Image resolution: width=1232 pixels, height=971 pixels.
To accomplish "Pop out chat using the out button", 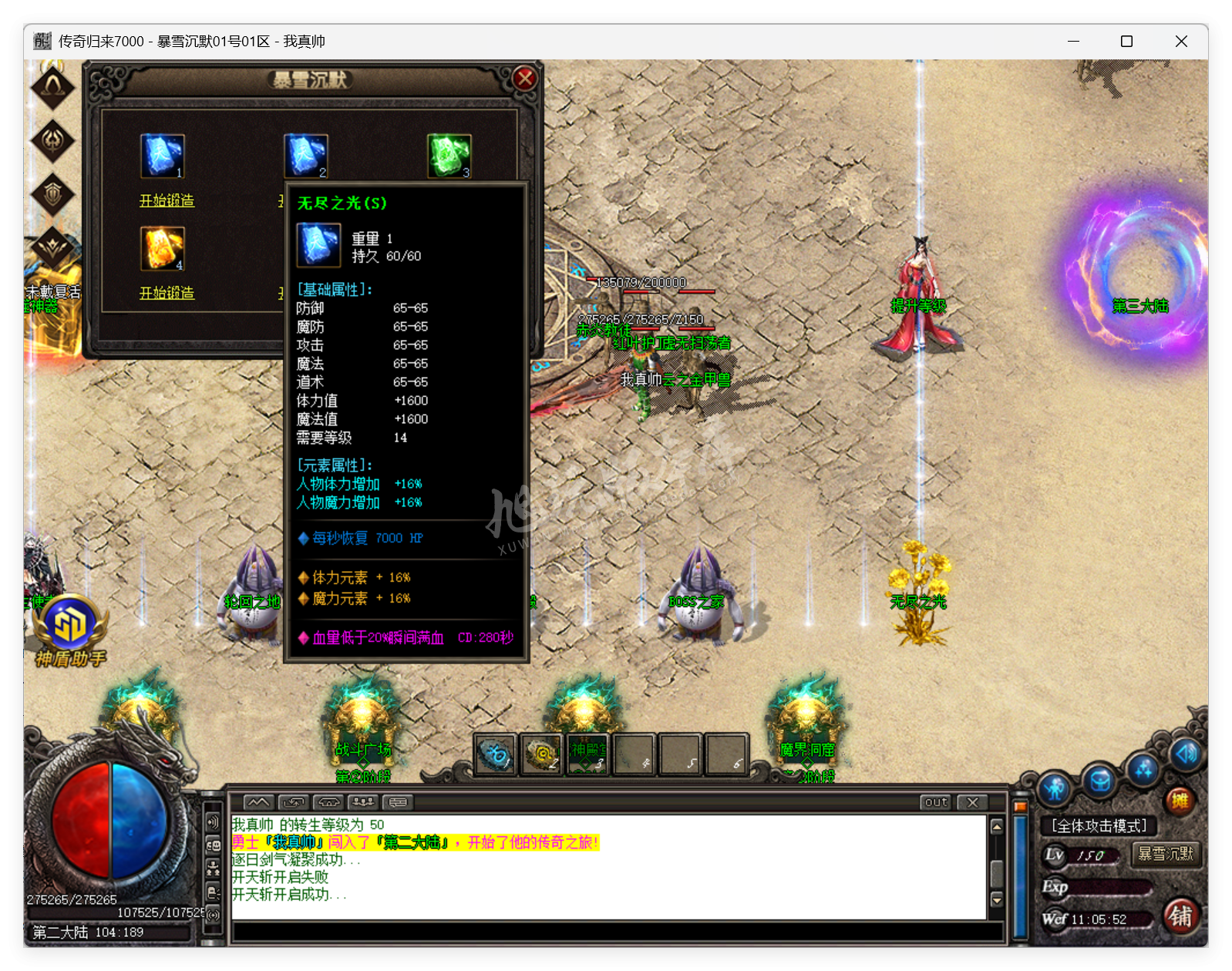I will (x=935, y=802).
